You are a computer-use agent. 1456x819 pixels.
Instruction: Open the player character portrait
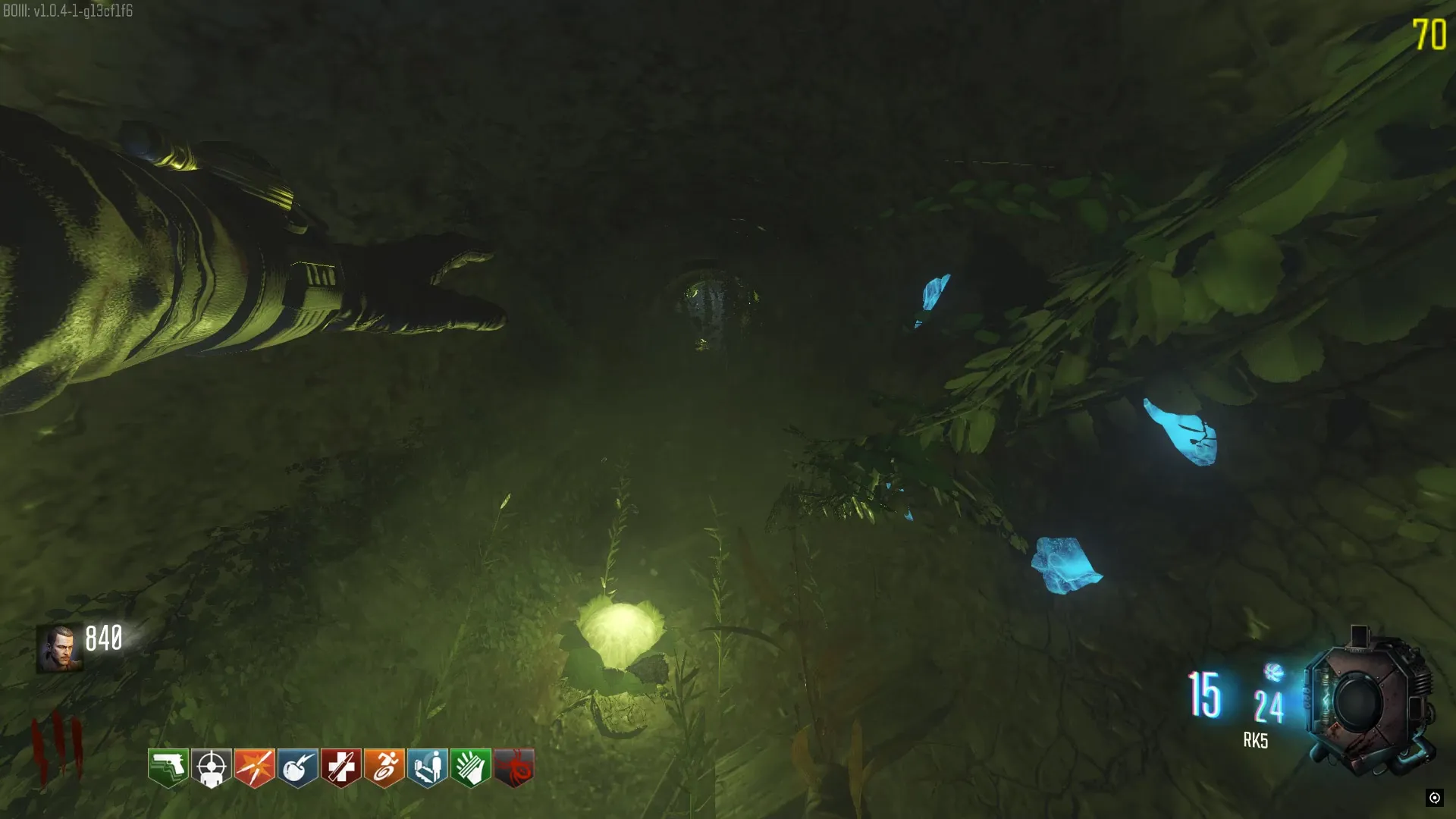point(59,649)
